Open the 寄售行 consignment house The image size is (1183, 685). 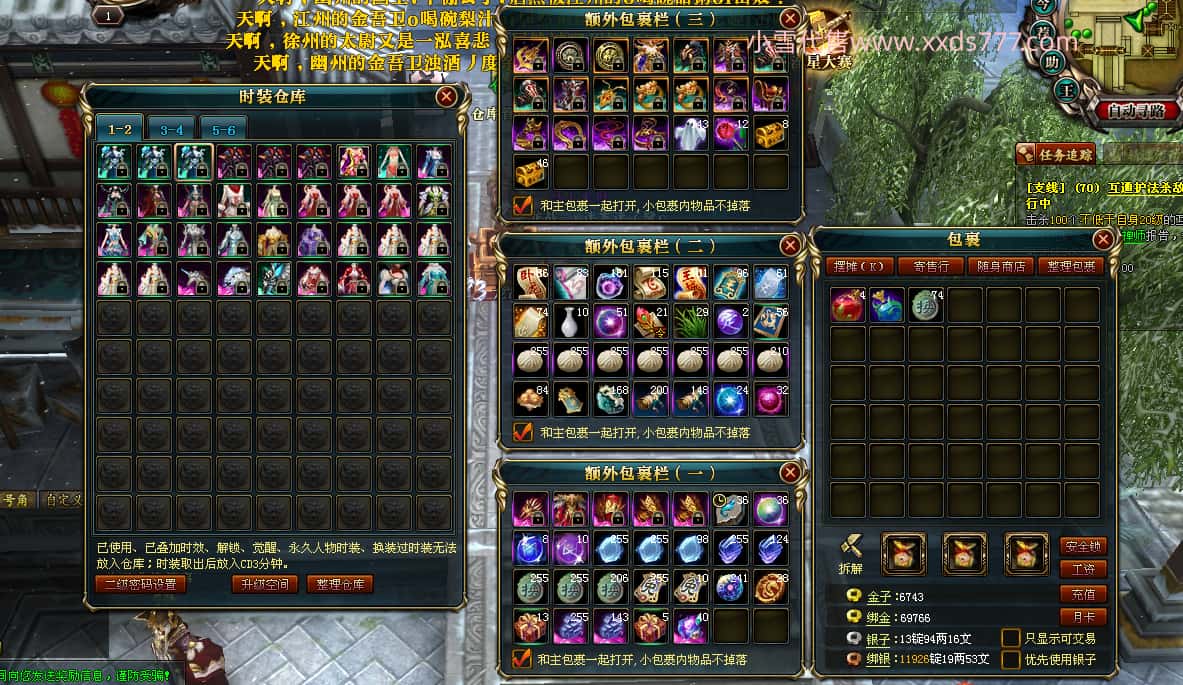pyautogui.click(x=931, y=266)
